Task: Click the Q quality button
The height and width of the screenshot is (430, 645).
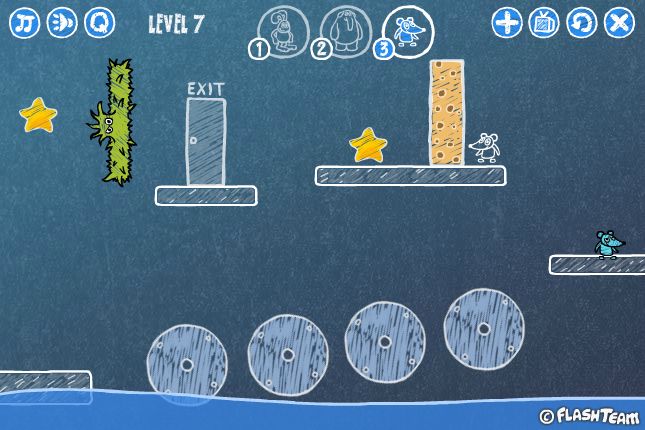Action: [99, 22]
